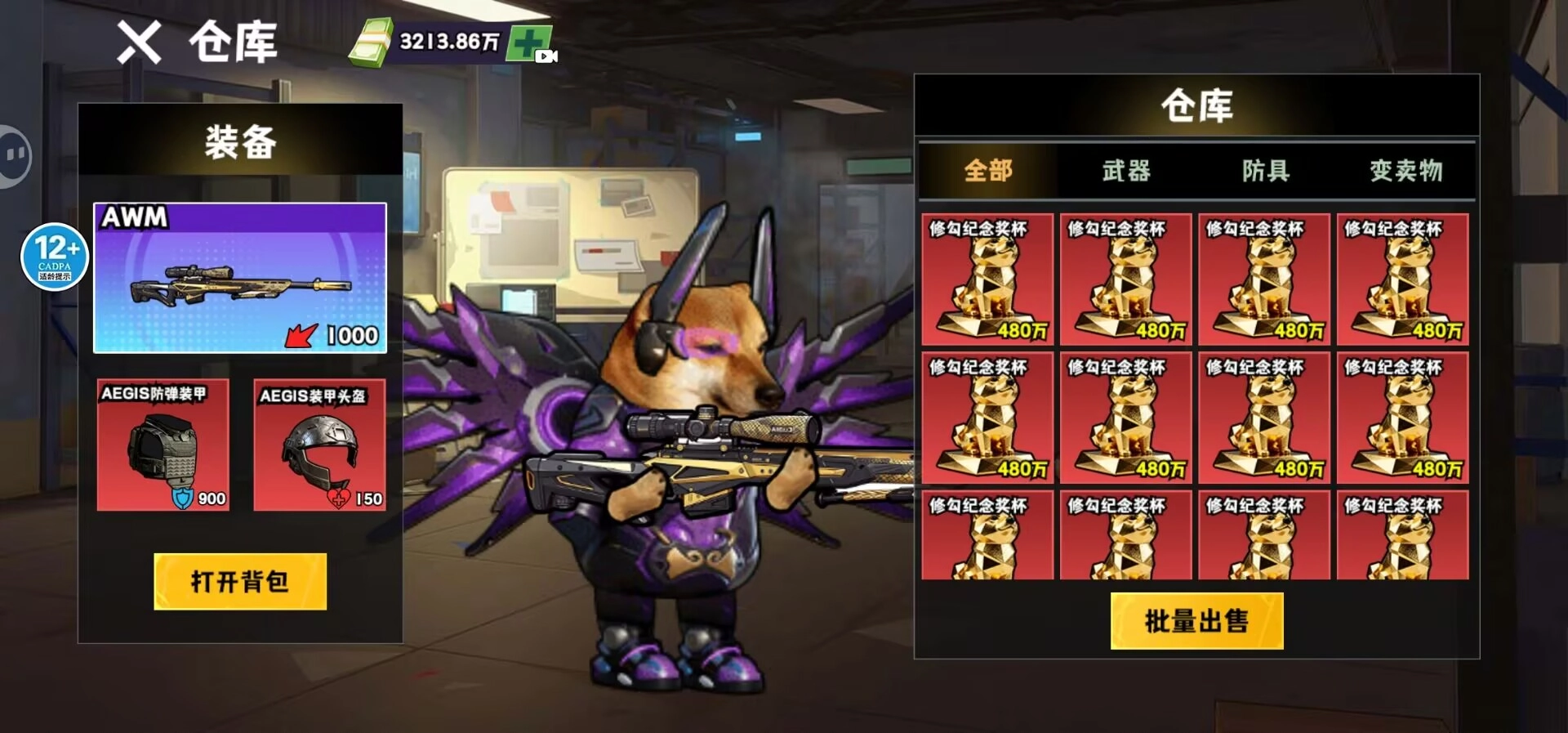Select the AWM sniper rifle thumbnail

point(239,278)
